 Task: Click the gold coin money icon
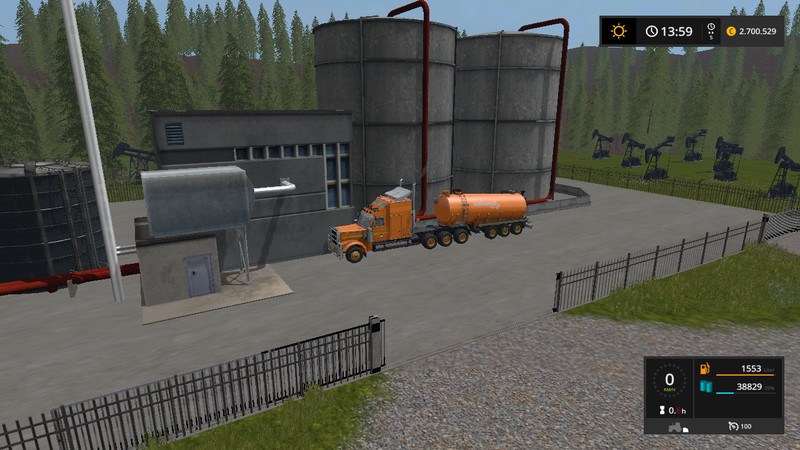[x=731, y=31]
